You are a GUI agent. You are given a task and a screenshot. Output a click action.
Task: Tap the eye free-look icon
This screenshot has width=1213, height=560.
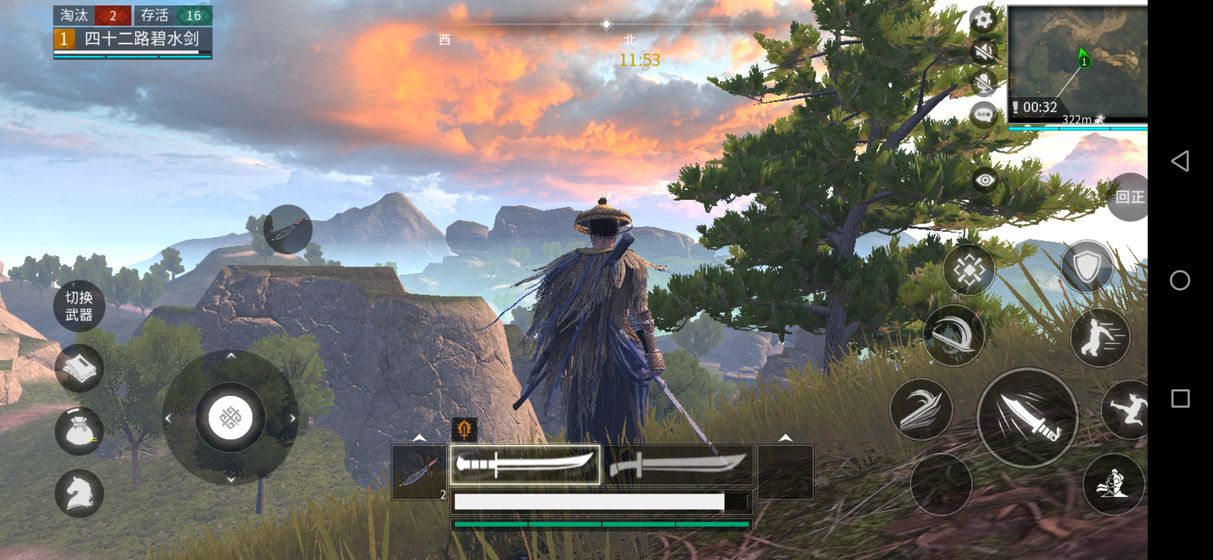[986, 180]
